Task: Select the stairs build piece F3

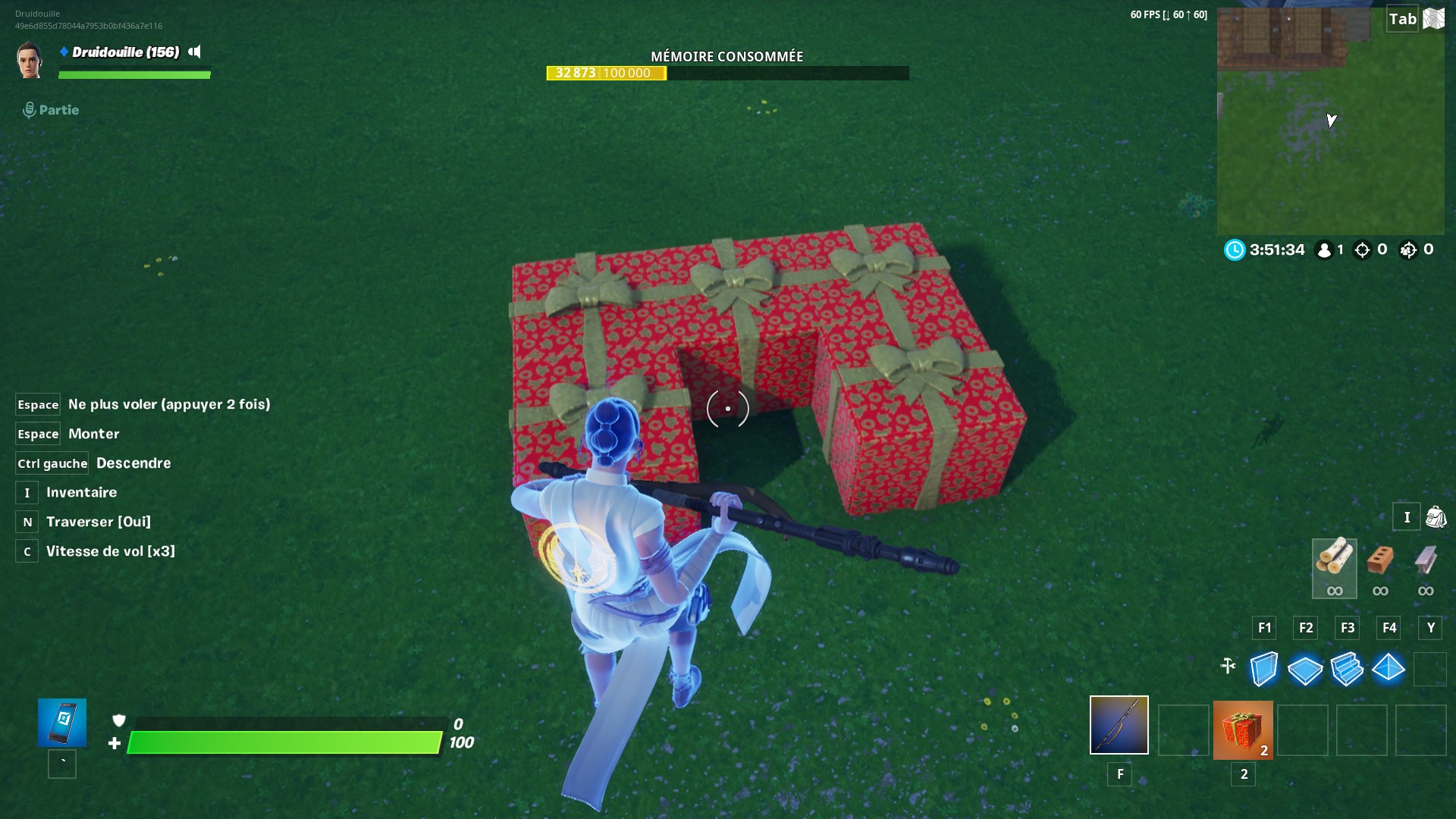Action: [x=1349, y=670]
